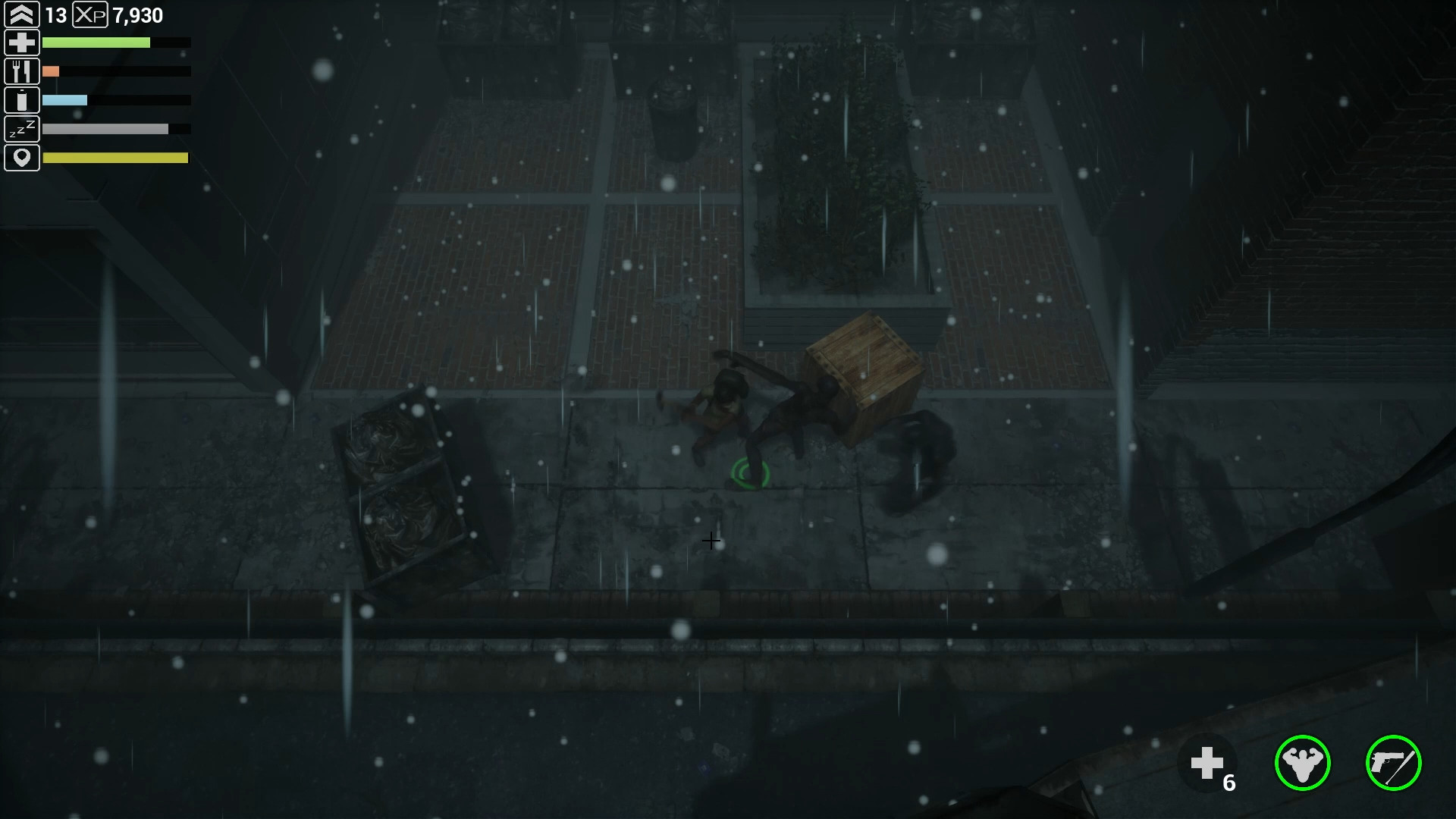The width and height of the screenshot is (1456, 819).
Task: Click the yellow location progress bar
Action: (x=115, y=158)
